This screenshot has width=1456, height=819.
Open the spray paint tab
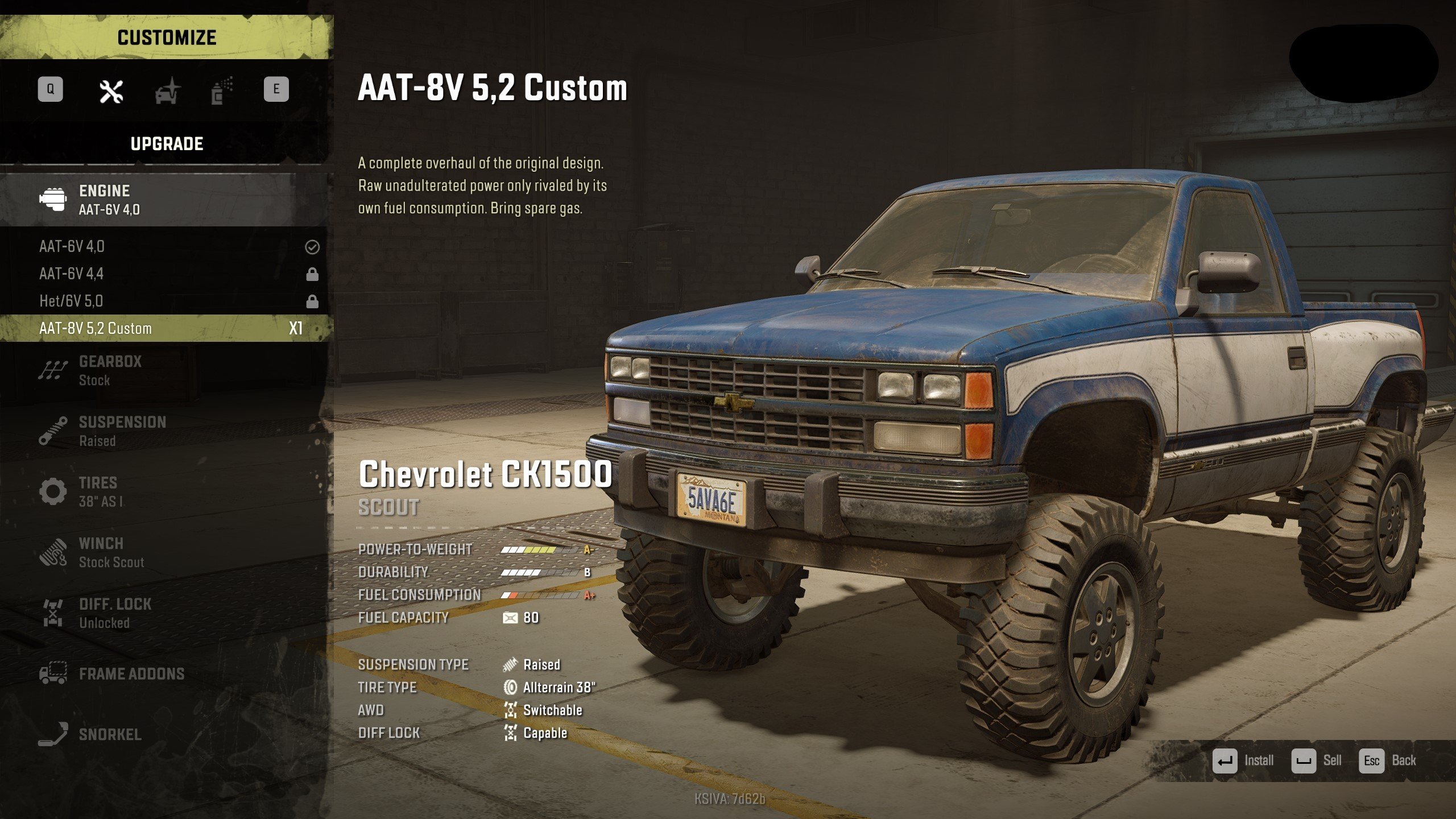pyautogui.click(x=222, y=91)
